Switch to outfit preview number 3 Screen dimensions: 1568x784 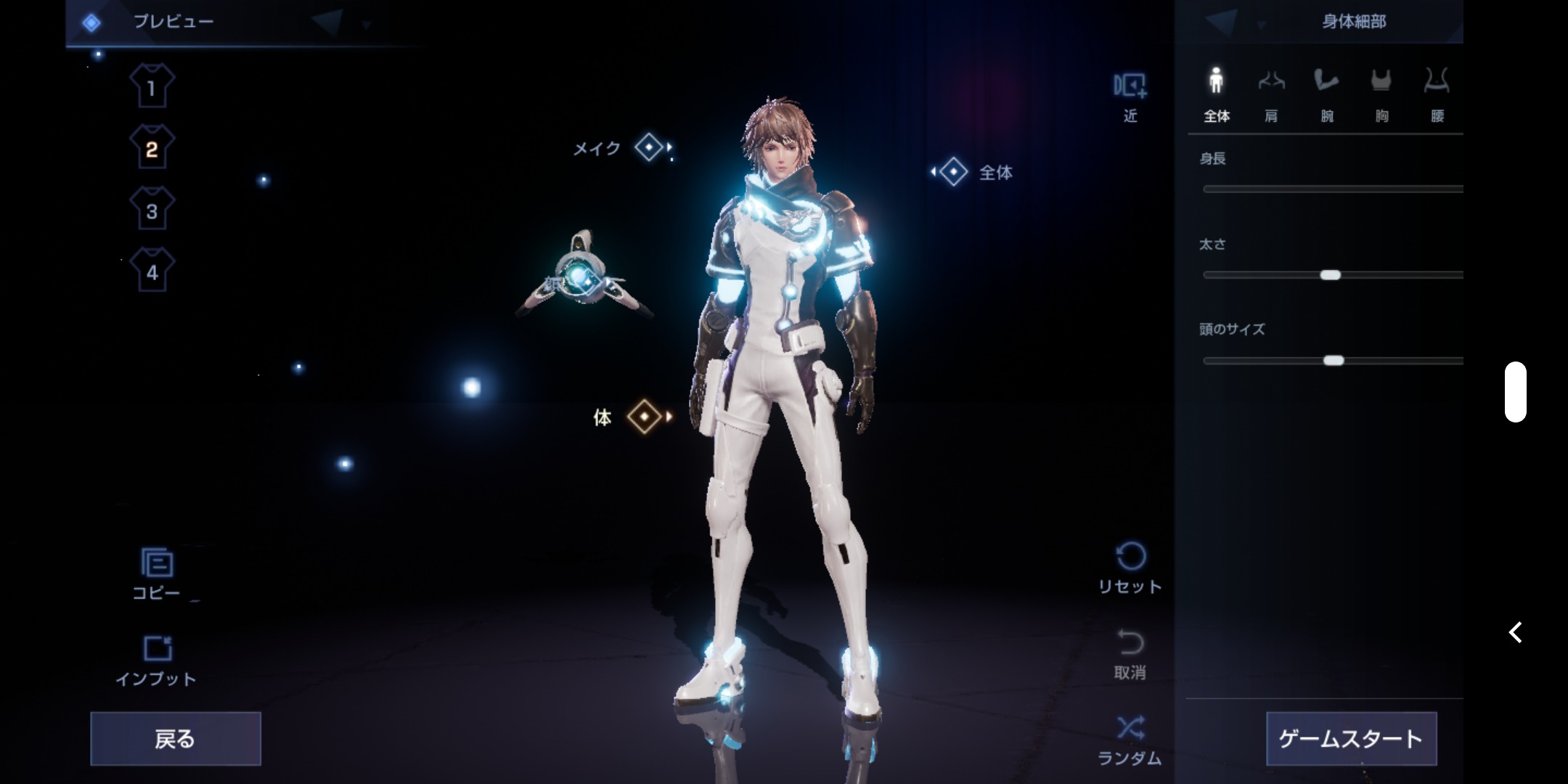point(152,210)
